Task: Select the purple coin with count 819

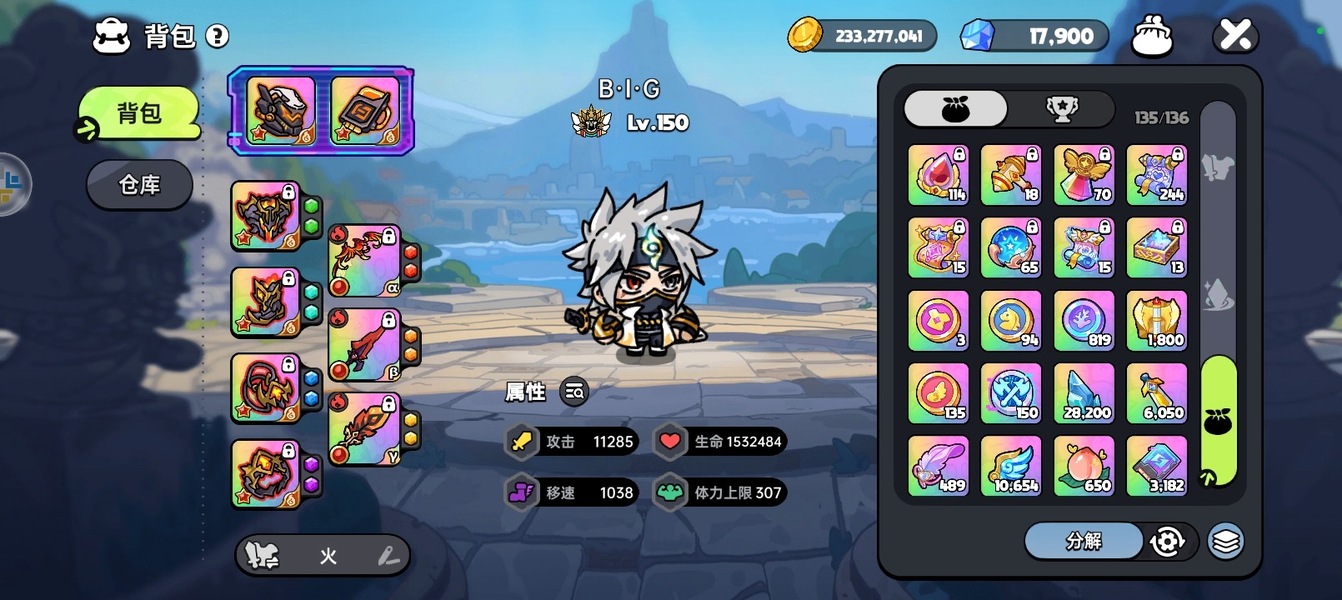Action: click(1084, 320)
